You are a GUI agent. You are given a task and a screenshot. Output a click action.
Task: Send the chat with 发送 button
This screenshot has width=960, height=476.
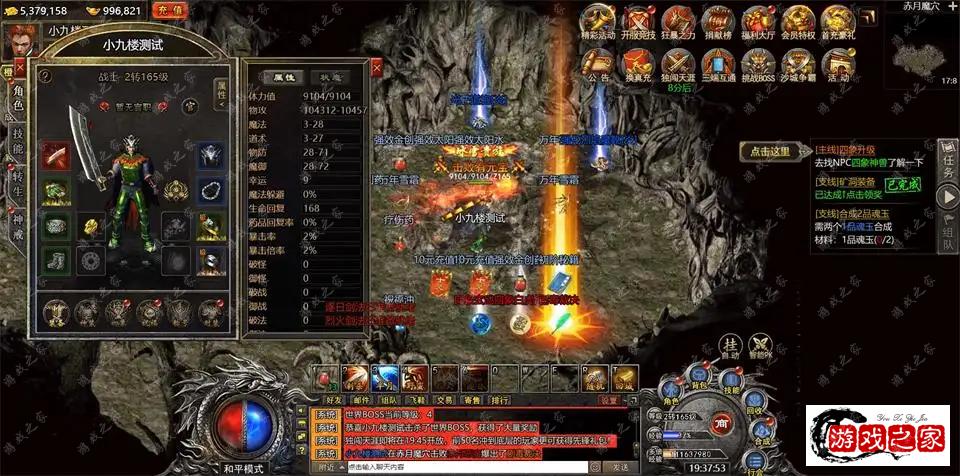[621, 467]
